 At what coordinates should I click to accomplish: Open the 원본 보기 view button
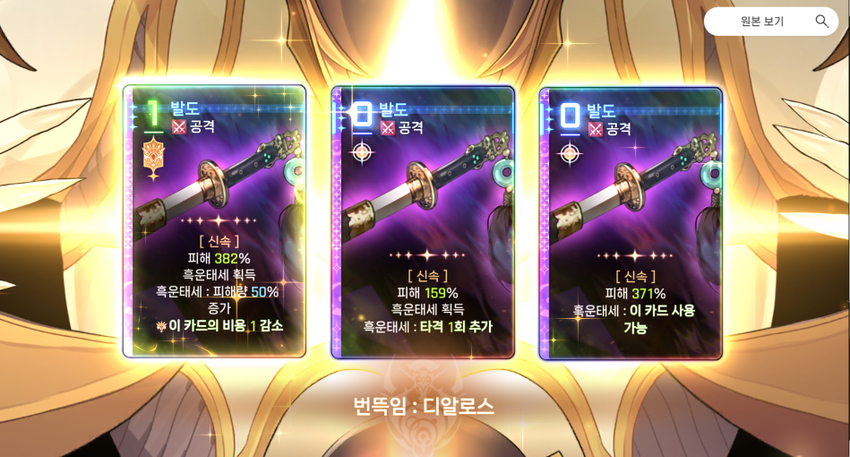[x=770, y=21]
